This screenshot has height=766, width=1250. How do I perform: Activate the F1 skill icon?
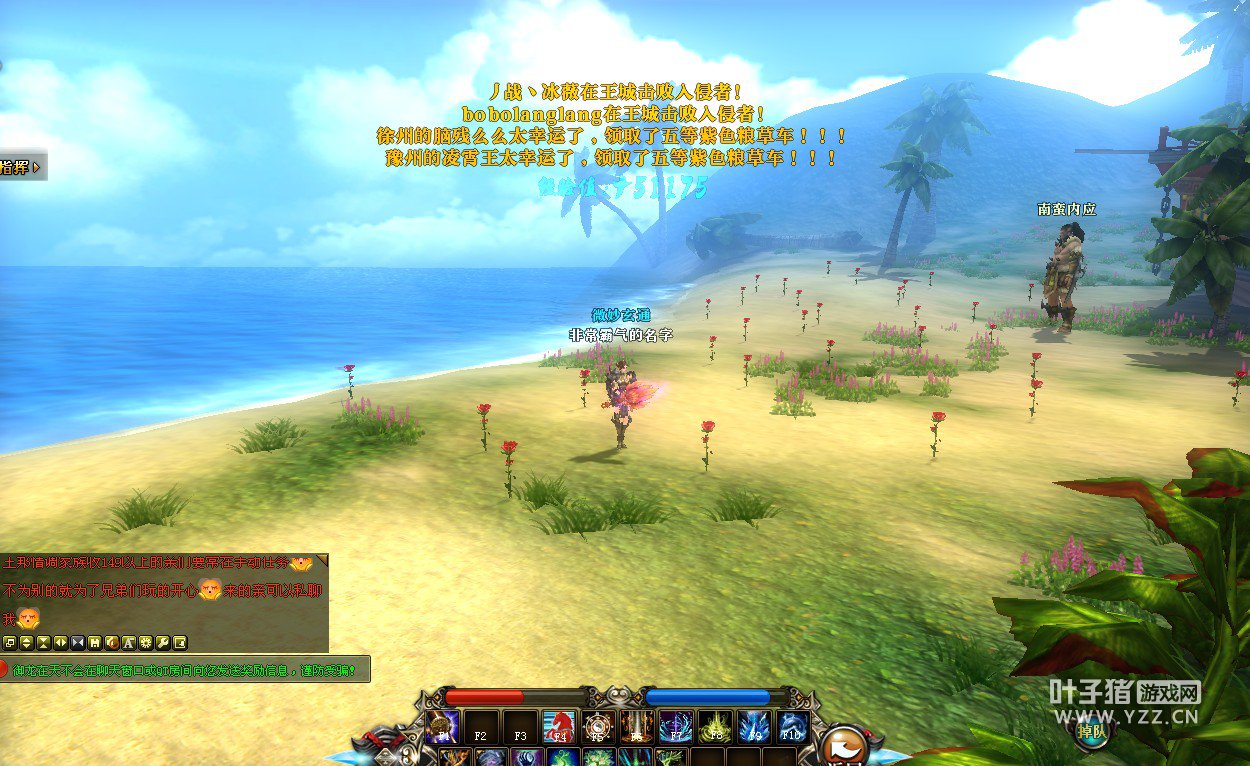(442, 727)
